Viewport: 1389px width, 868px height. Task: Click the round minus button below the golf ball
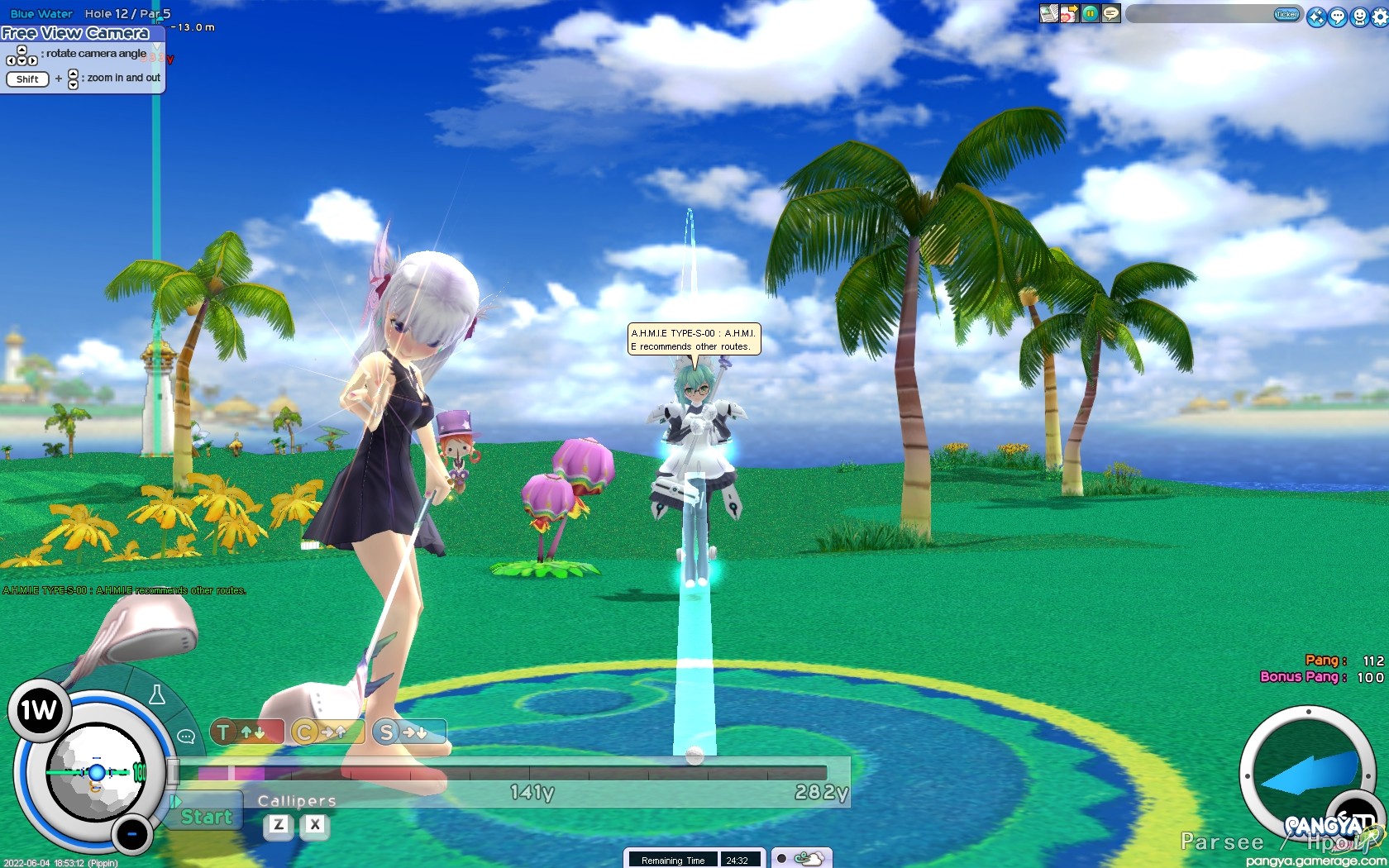[x=131, y=835]
